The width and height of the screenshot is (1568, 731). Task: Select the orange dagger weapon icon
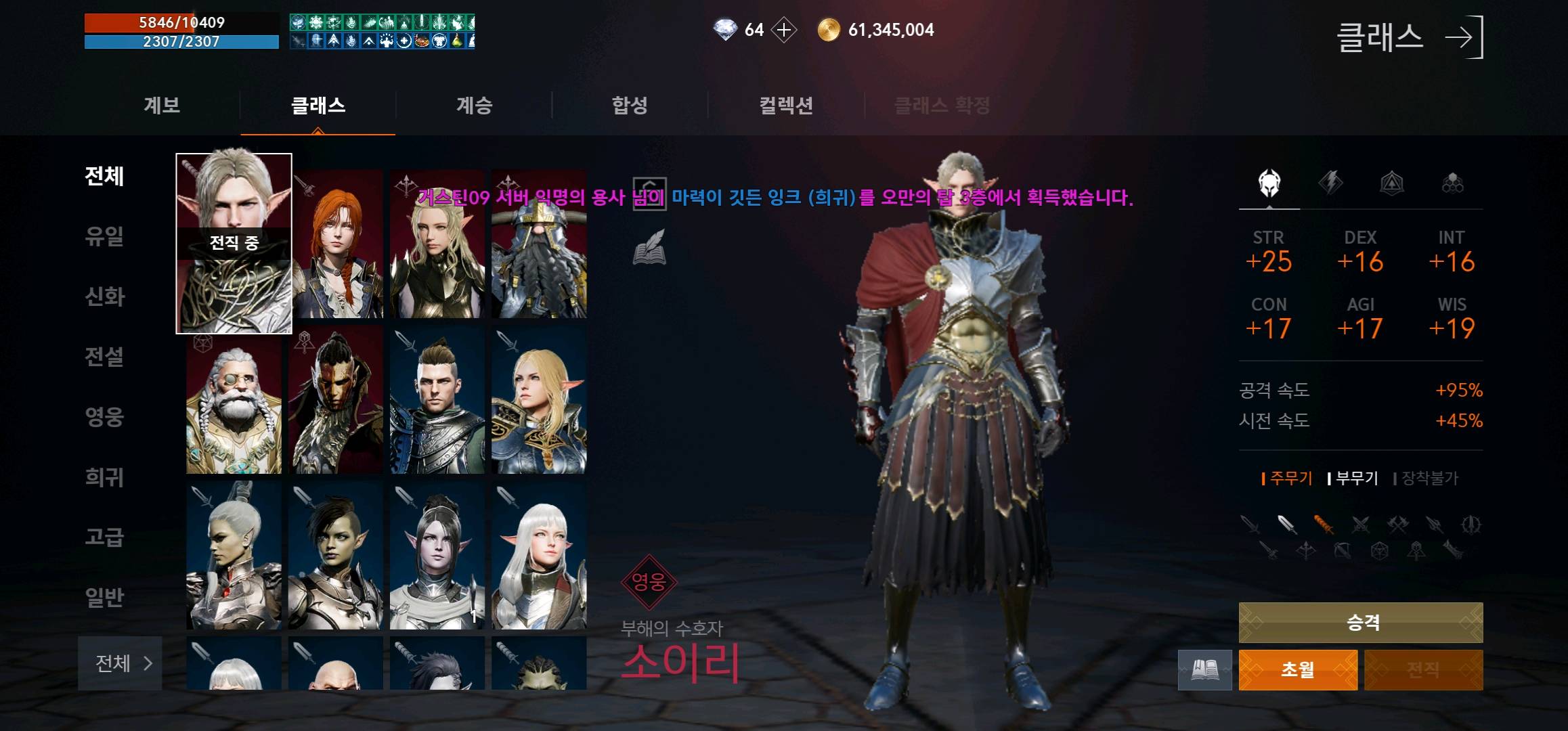click(x=1324, y=523)
